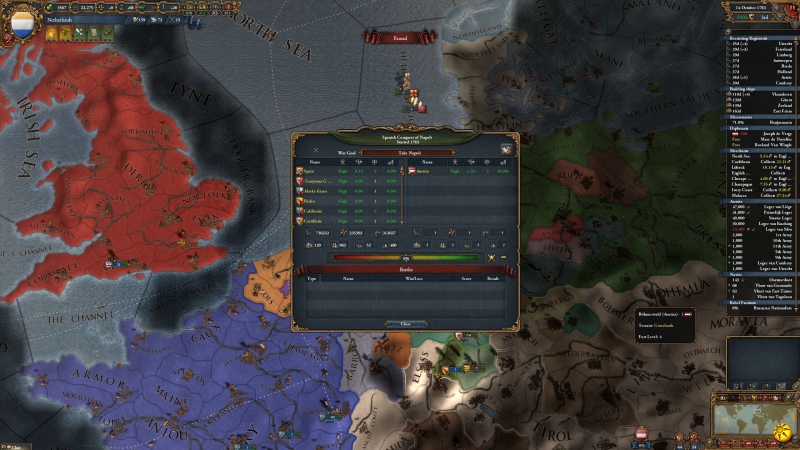This screenshot has width=800, height=450.
Task: Open the Battles section header
Action: (x=405, y=268)
